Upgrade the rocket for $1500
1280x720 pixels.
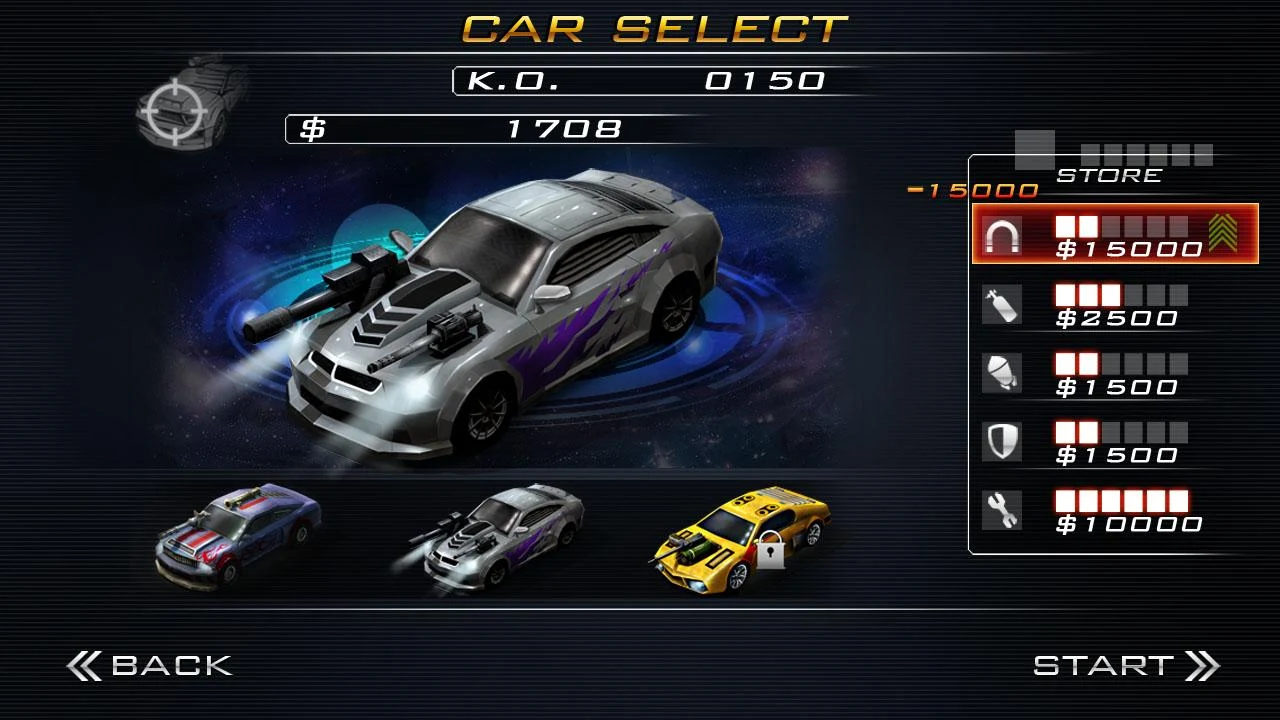pos(1100,375)
